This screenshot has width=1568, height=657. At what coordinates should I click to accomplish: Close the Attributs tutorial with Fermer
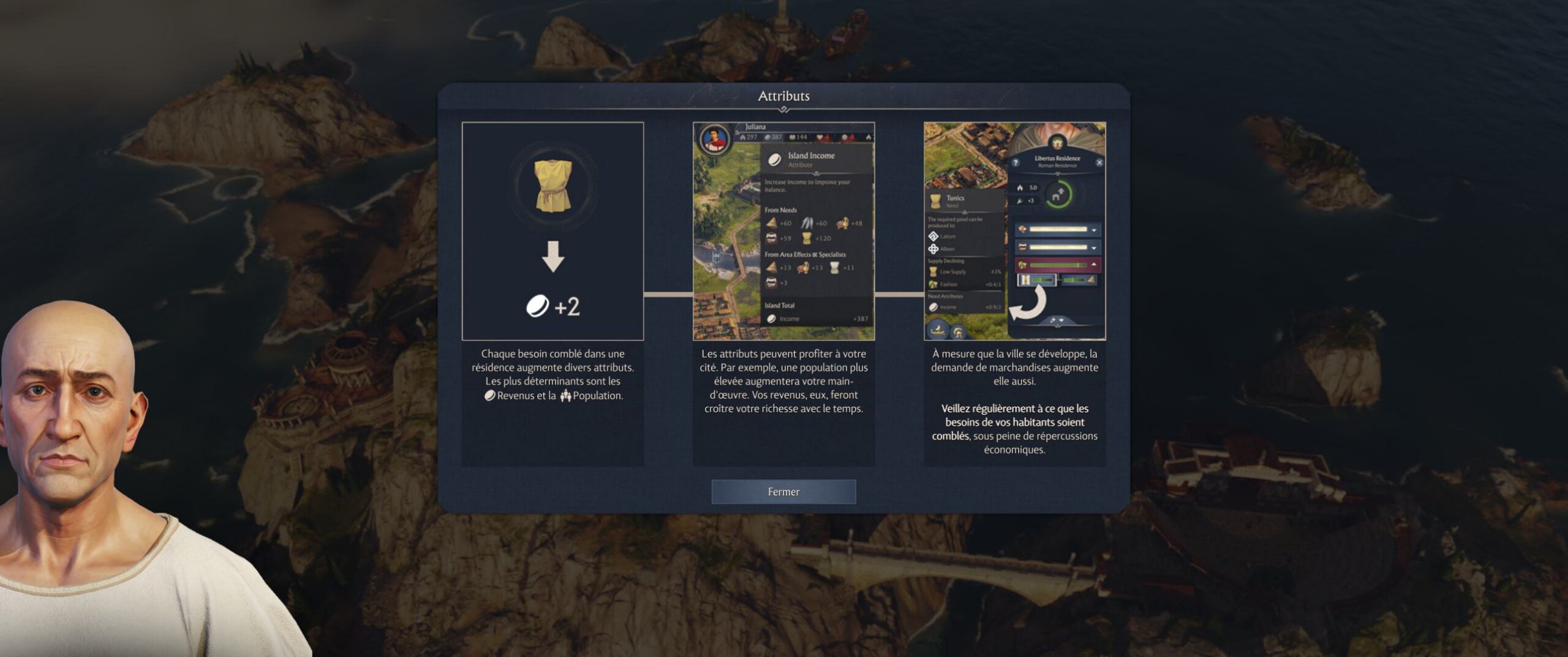(783, 492)
